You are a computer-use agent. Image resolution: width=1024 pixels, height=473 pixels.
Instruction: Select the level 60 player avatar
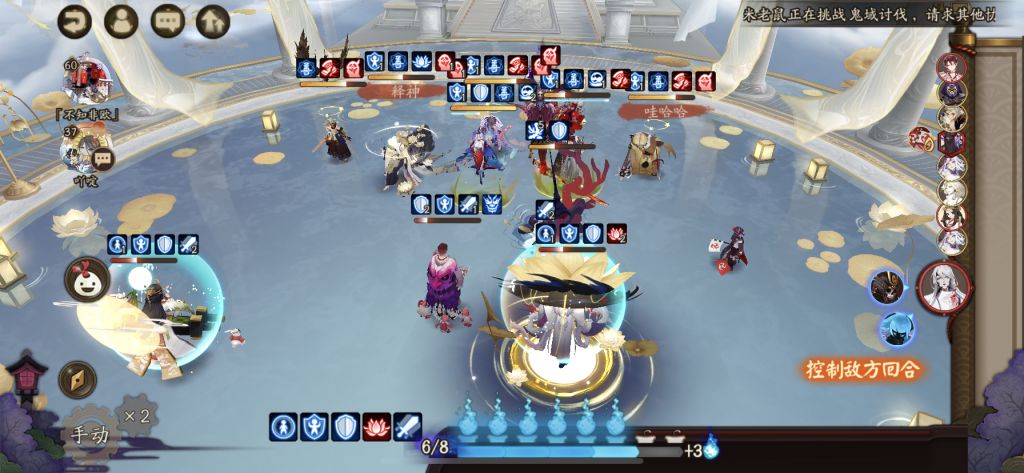[88, 81]
